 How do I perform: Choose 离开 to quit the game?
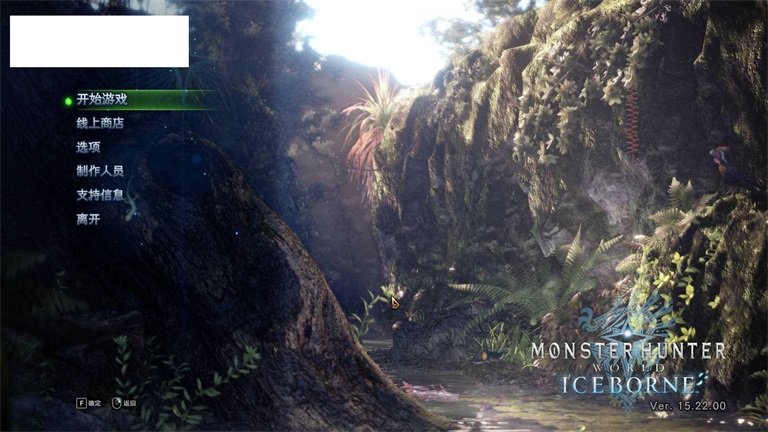pyautogui.click(x=88, y=218)
